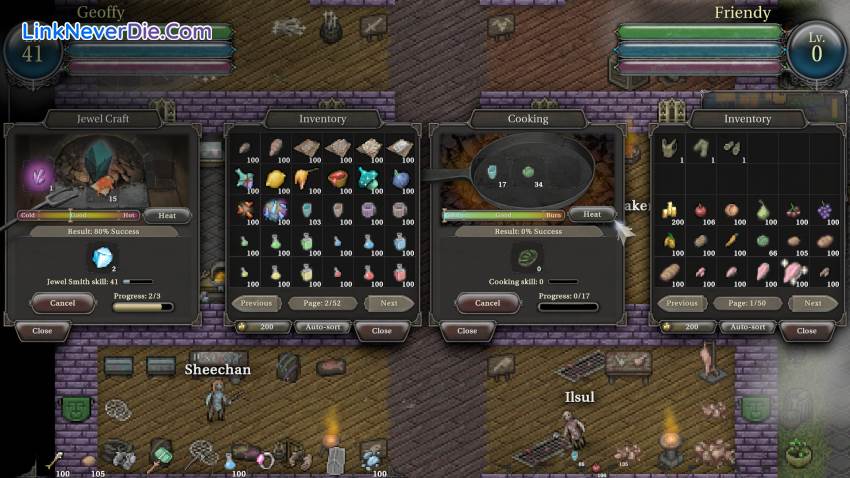Close the inventory next to Jewel Craft
This screenshot has height=478, width=850.
click(381, 330)
